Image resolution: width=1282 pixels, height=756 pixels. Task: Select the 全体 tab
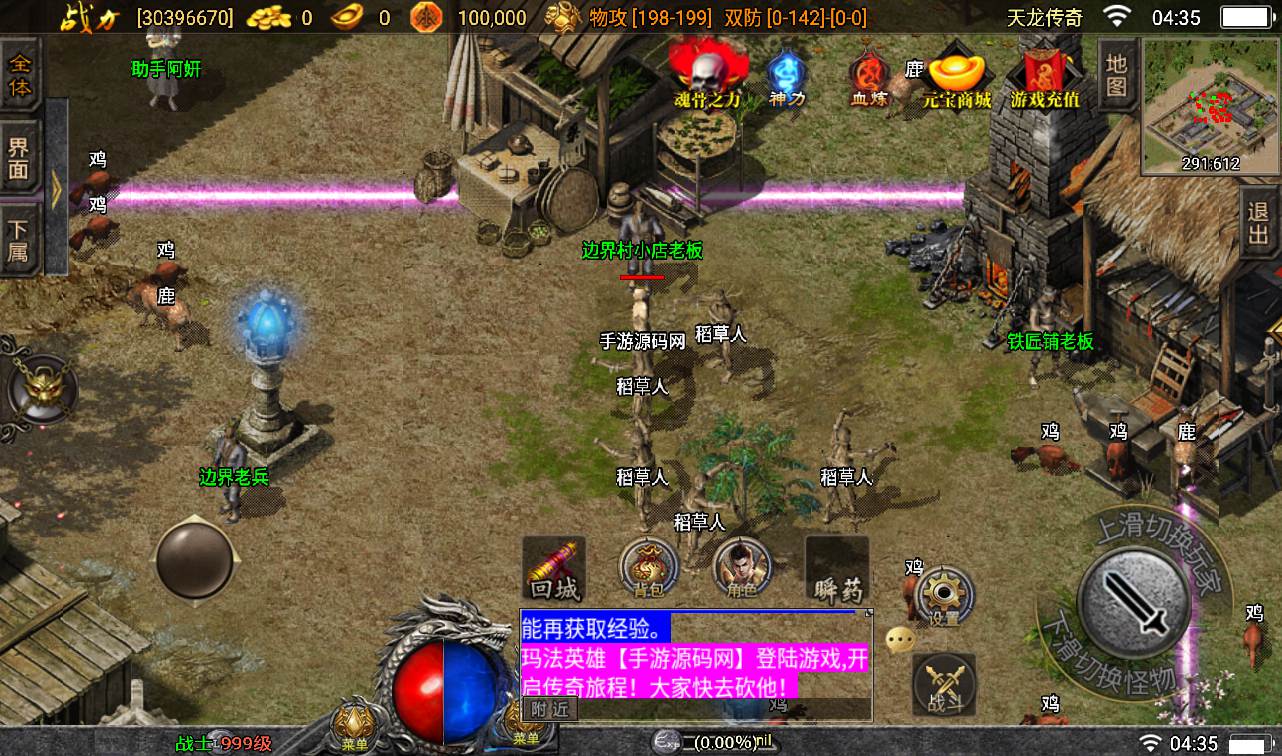click(x=20, y=74)
